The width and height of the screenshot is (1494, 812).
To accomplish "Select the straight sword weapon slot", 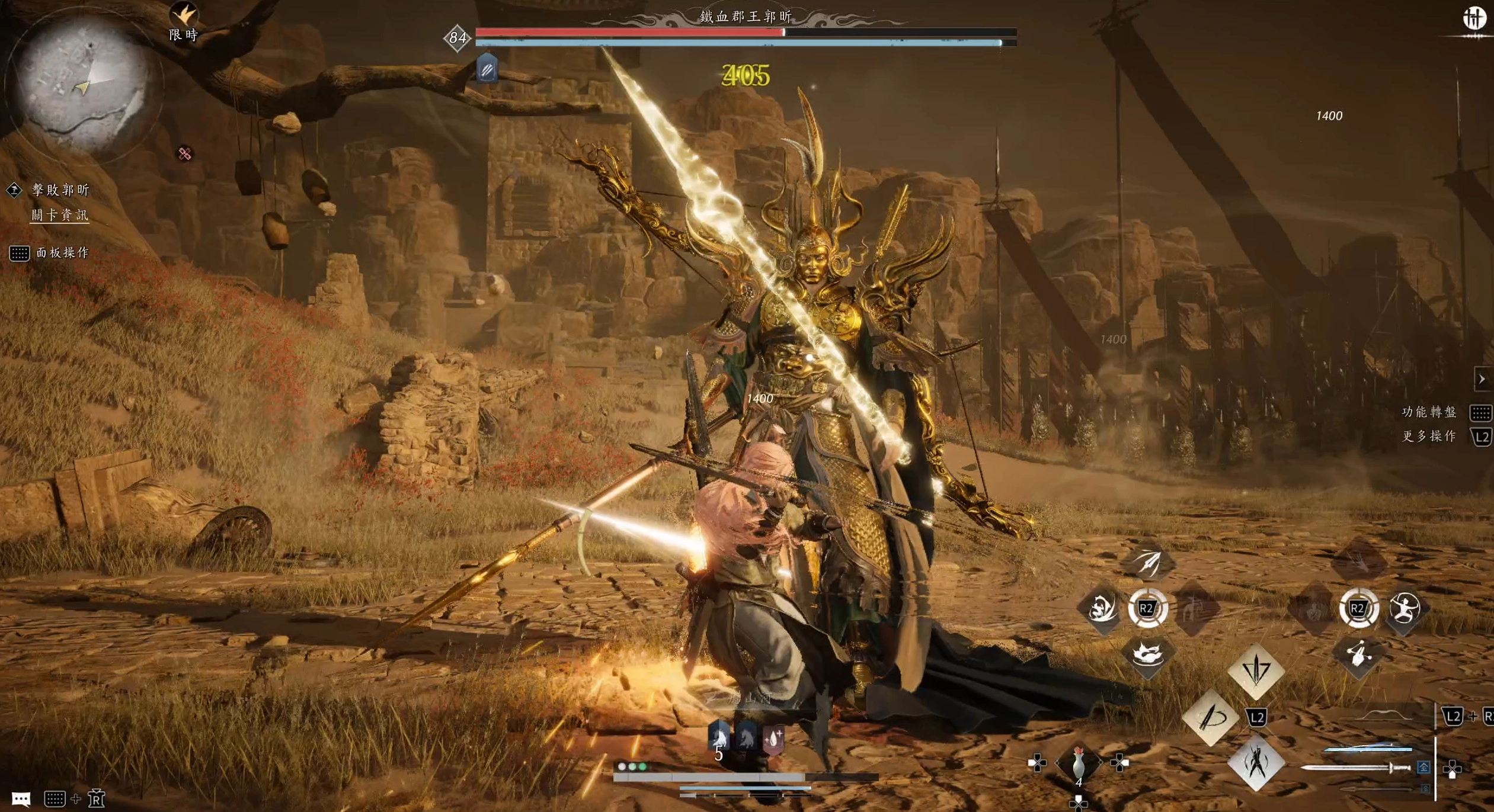I will click(x=1357, y=768).
